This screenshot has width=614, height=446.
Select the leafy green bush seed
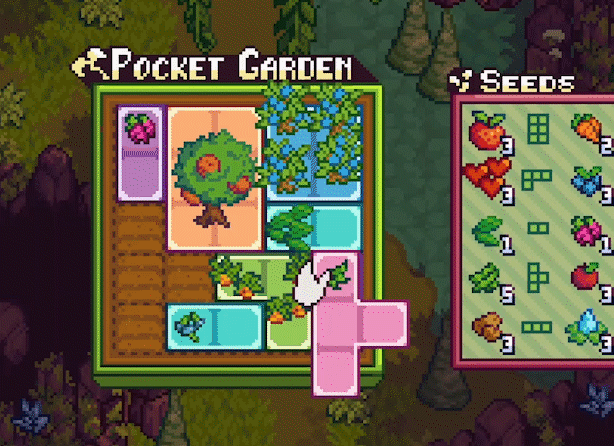(487, 274)
